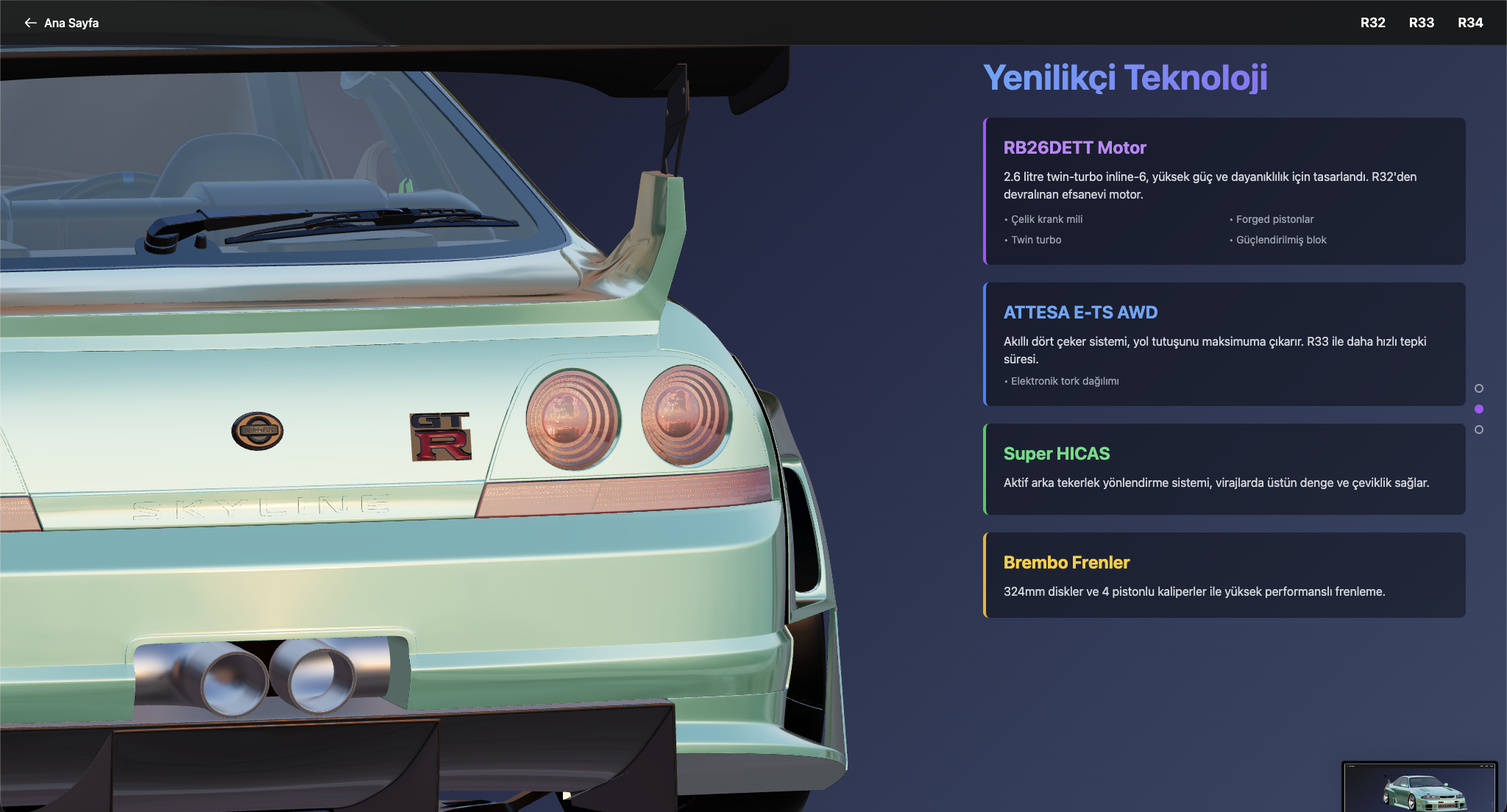Click the Forged pistonlar bullet item
The image size is (1507, 812).
point(1274,218)
